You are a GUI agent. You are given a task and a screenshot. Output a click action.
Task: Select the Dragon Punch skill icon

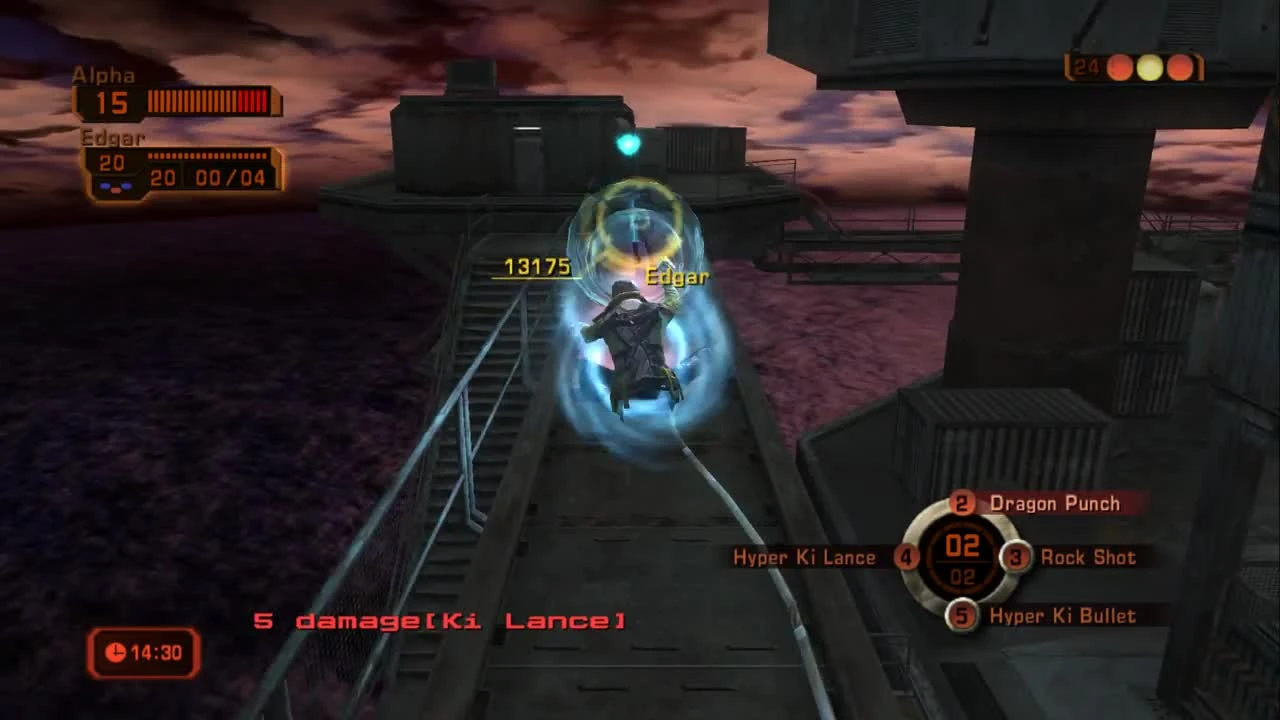(x=962, y=504)
